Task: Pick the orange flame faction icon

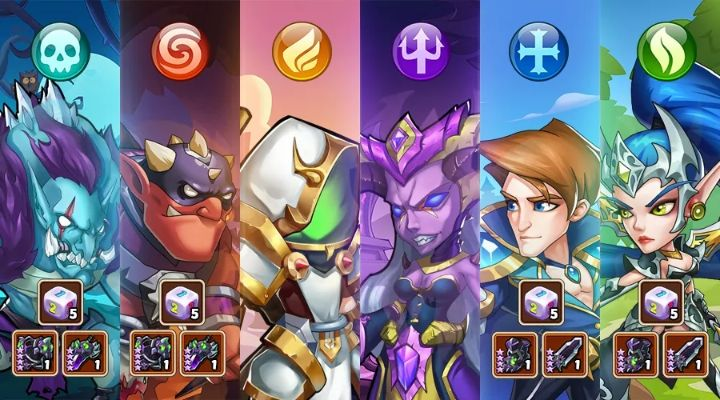Action: [300, 52]
